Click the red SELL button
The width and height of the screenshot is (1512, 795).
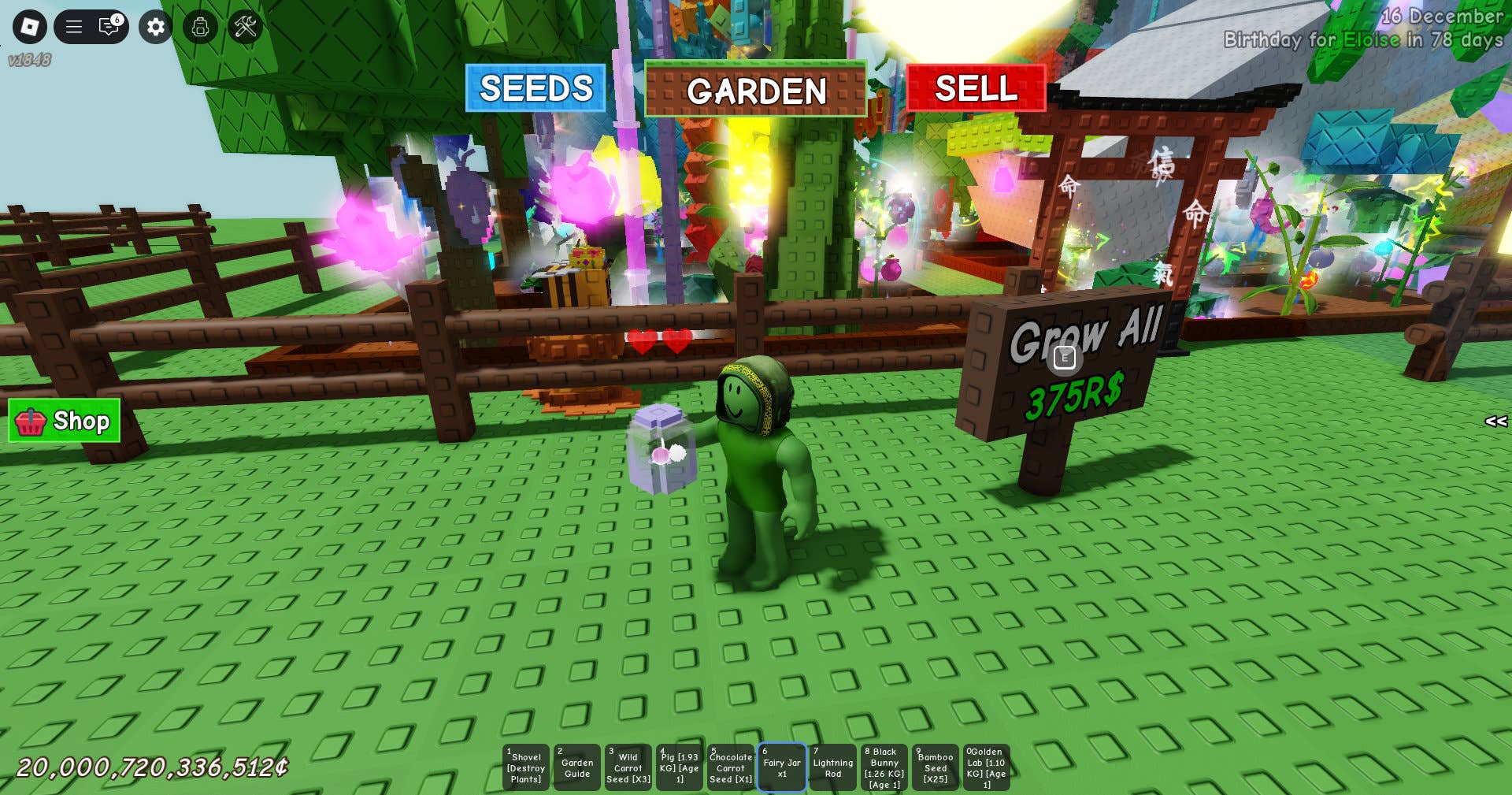(976, 88)
